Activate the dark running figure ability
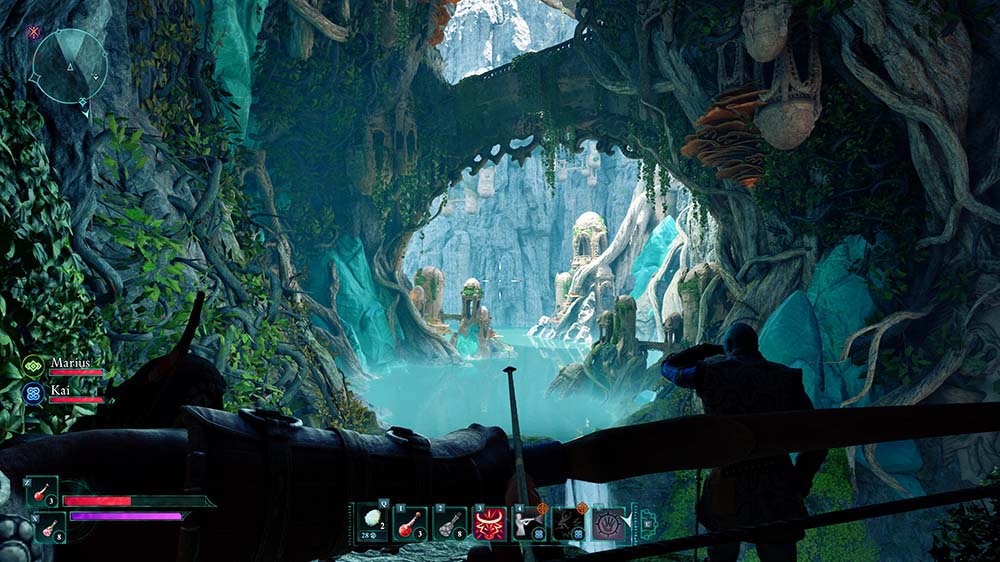The image size is (1000, 562). [568, 522]
